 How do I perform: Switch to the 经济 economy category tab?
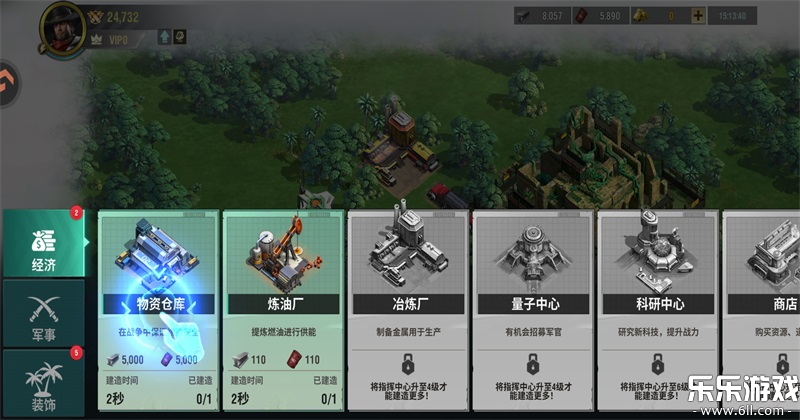pos(42,243)
